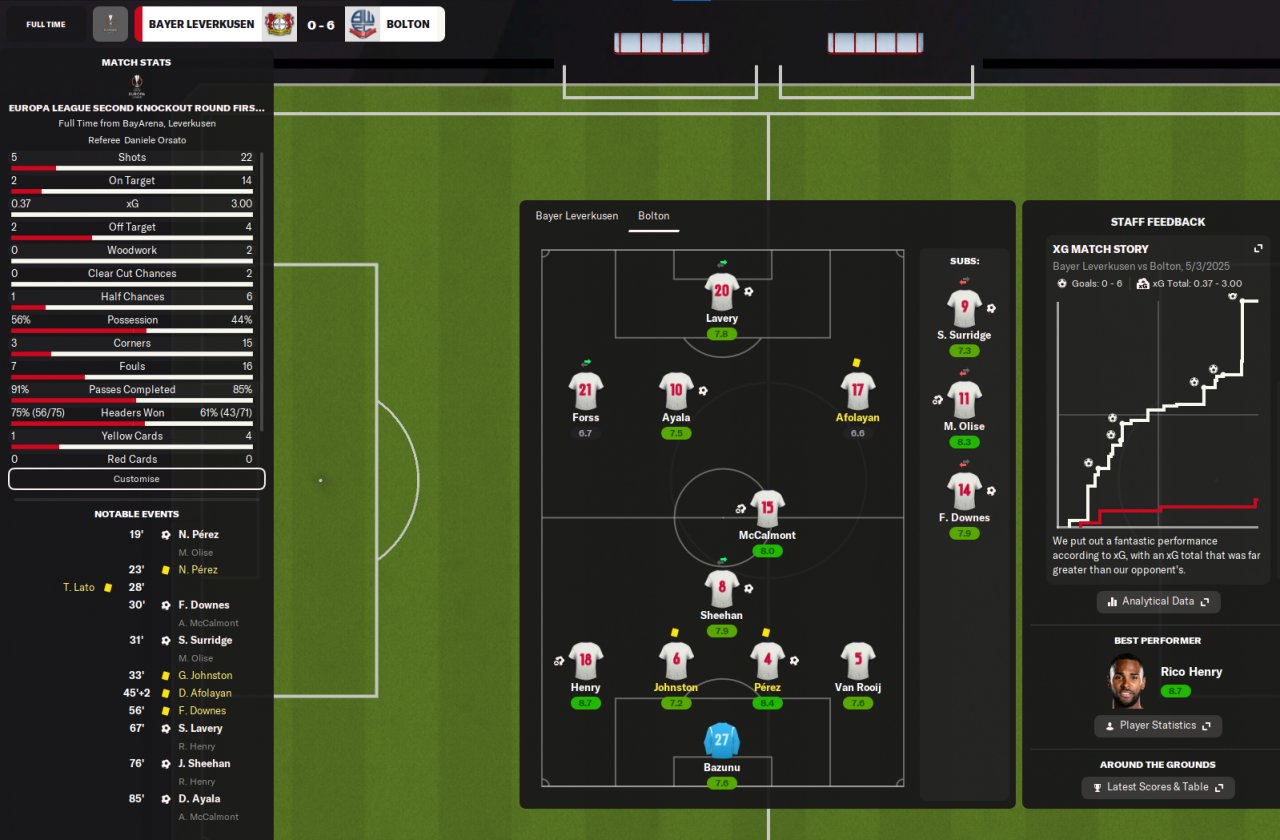Image resolution: width=1280 pixels, height=840 pixels.
Task: Select Henry's number 18 shirt
Action: tap(585, 660)
